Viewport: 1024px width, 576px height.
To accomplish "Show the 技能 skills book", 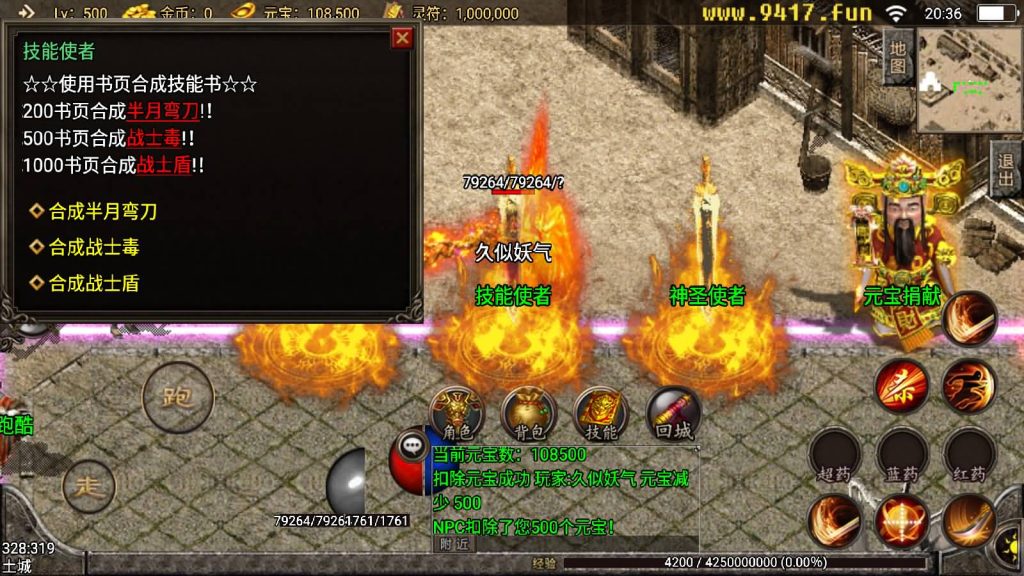I will click(x=601, y=413).
